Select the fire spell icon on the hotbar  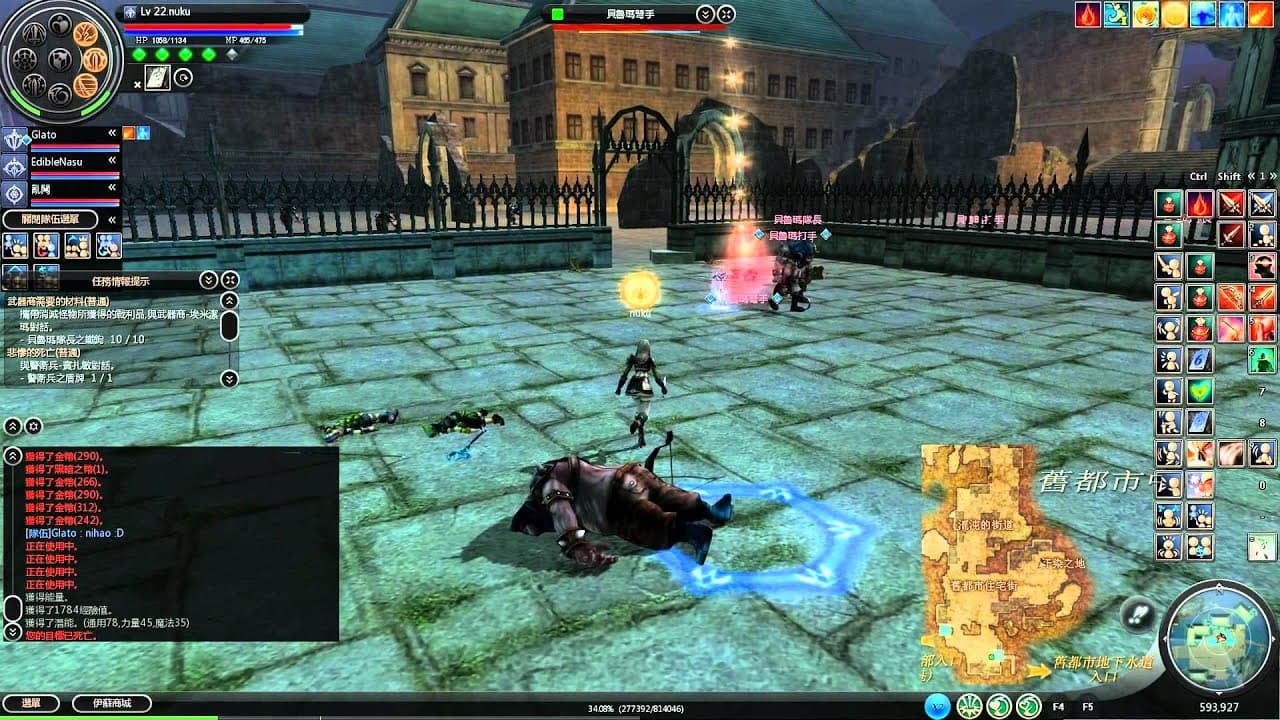(1199, 203)
